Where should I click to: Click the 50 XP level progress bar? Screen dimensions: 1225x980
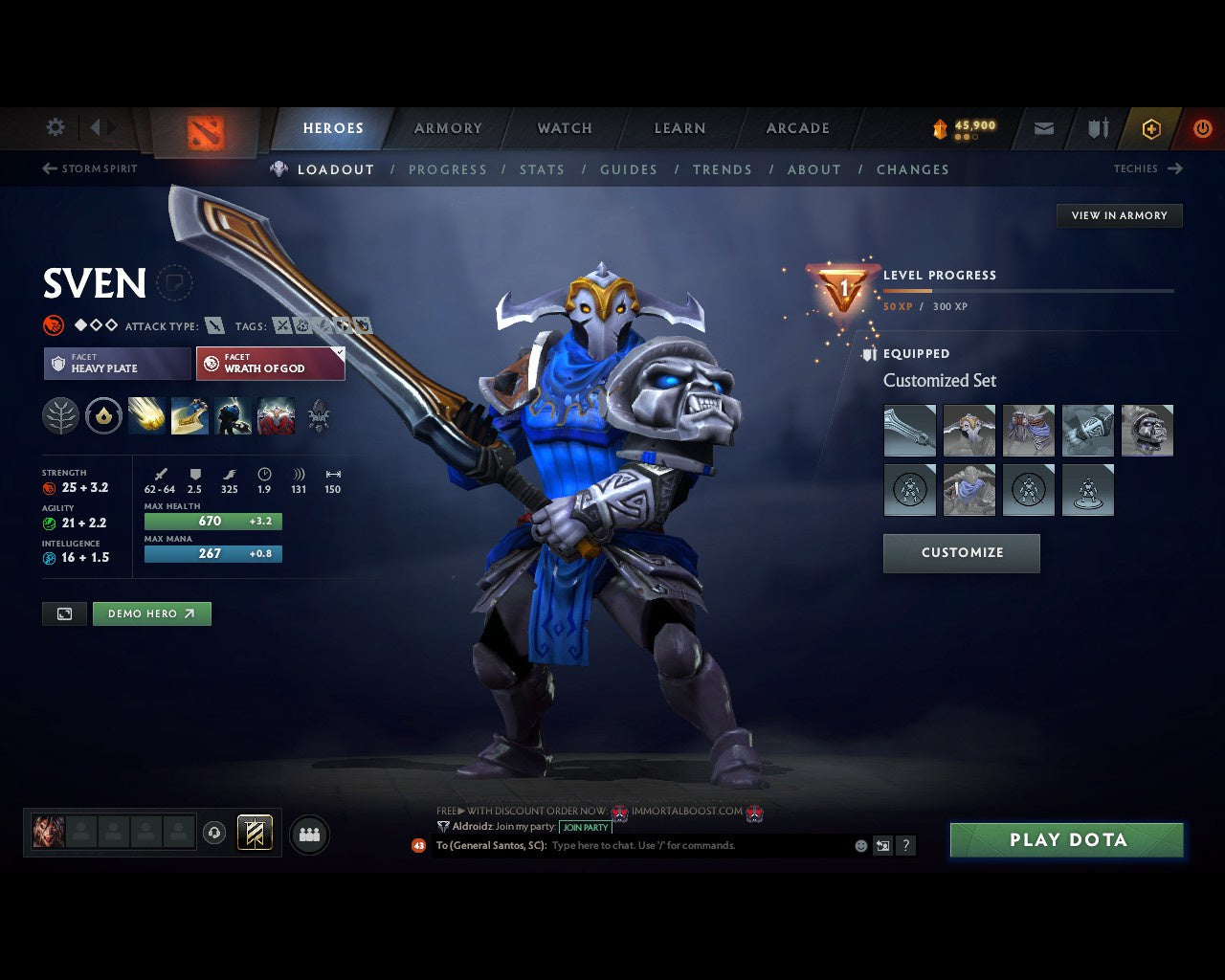[x=1029, y=291]
